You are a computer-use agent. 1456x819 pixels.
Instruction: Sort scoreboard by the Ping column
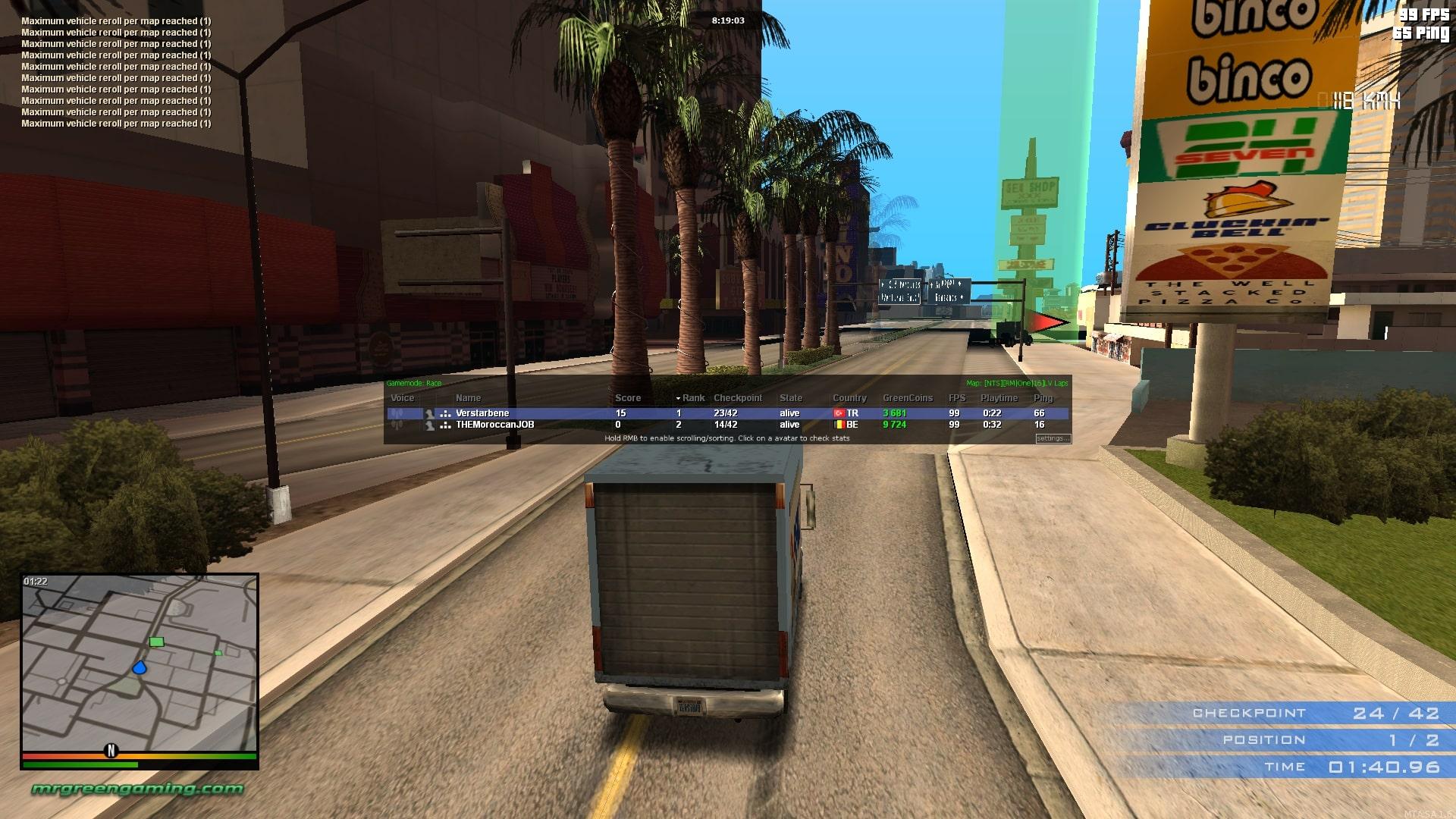(1043, 398)
